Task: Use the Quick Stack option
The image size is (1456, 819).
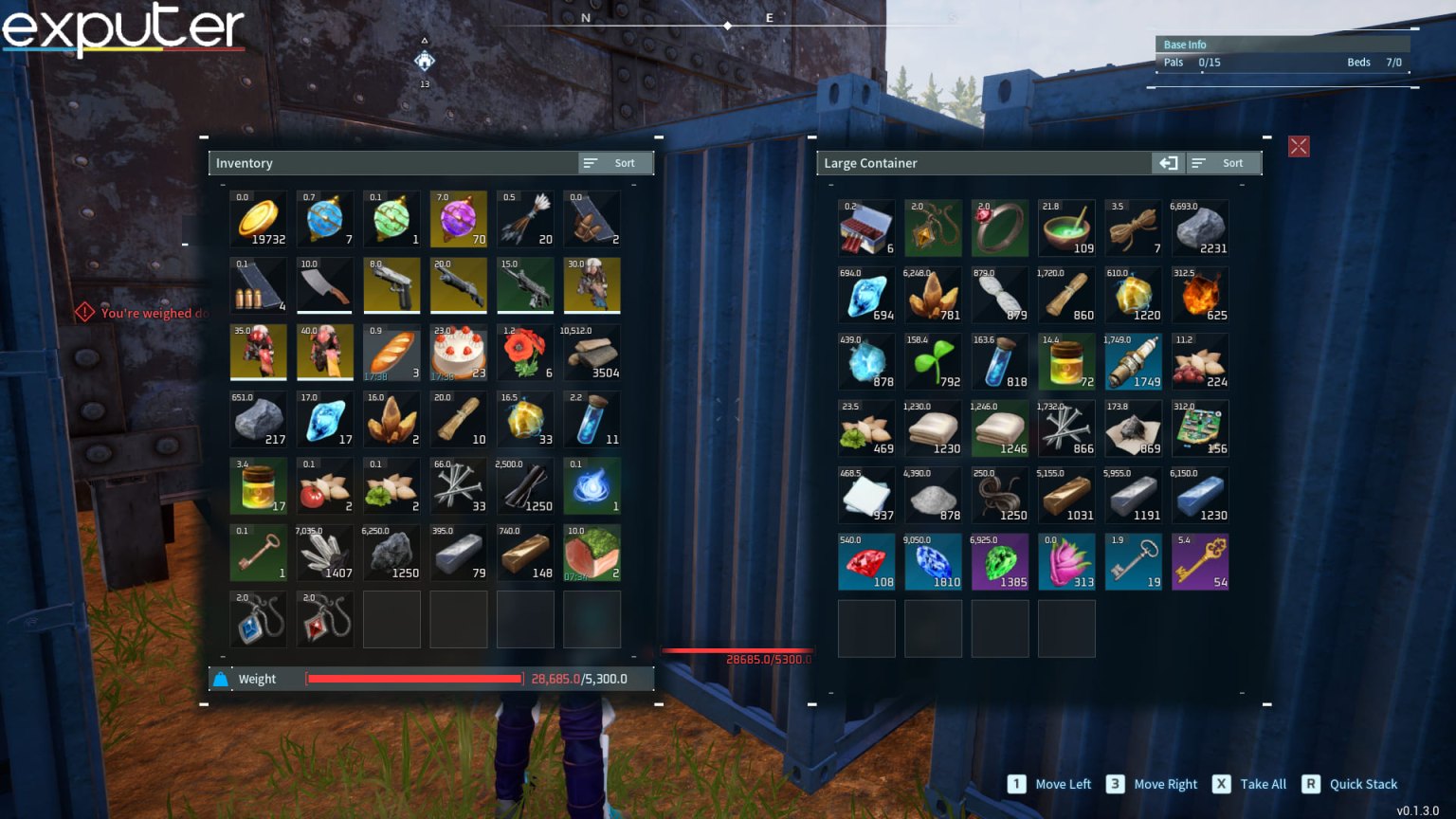Action: pos(1362,784)
